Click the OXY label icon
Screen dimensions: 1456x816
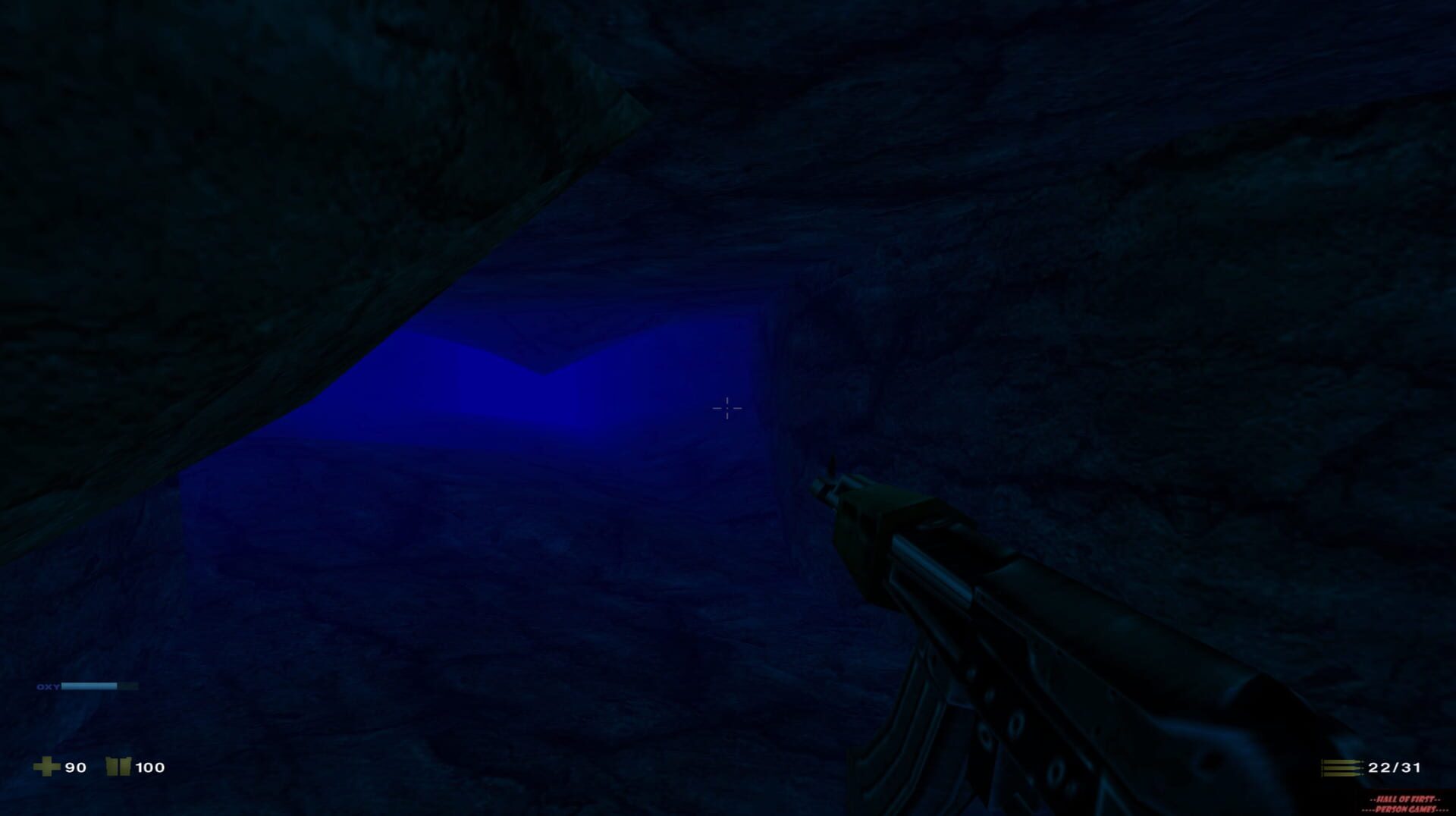[x=48, y=686]
